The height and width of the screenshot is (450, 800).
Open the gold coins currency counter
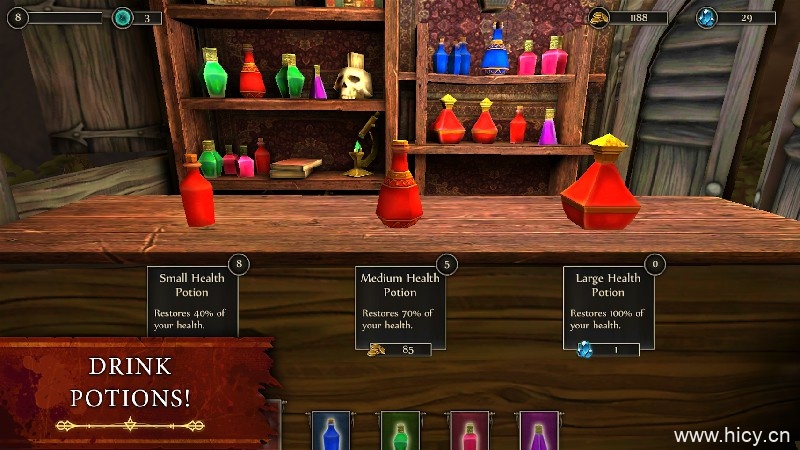[627, 18]
